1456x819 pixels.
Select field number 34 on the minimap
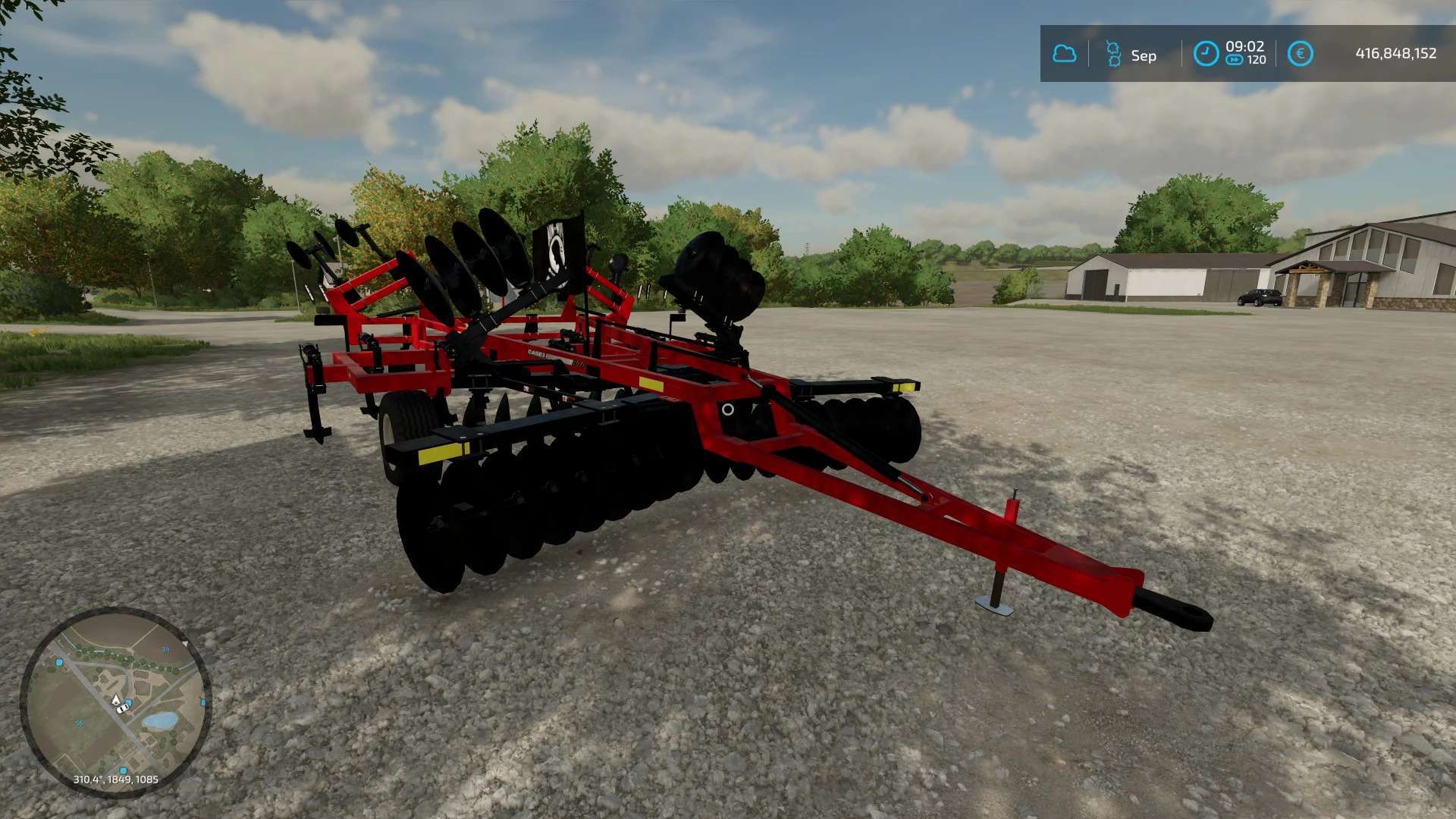tap(166, 650)
